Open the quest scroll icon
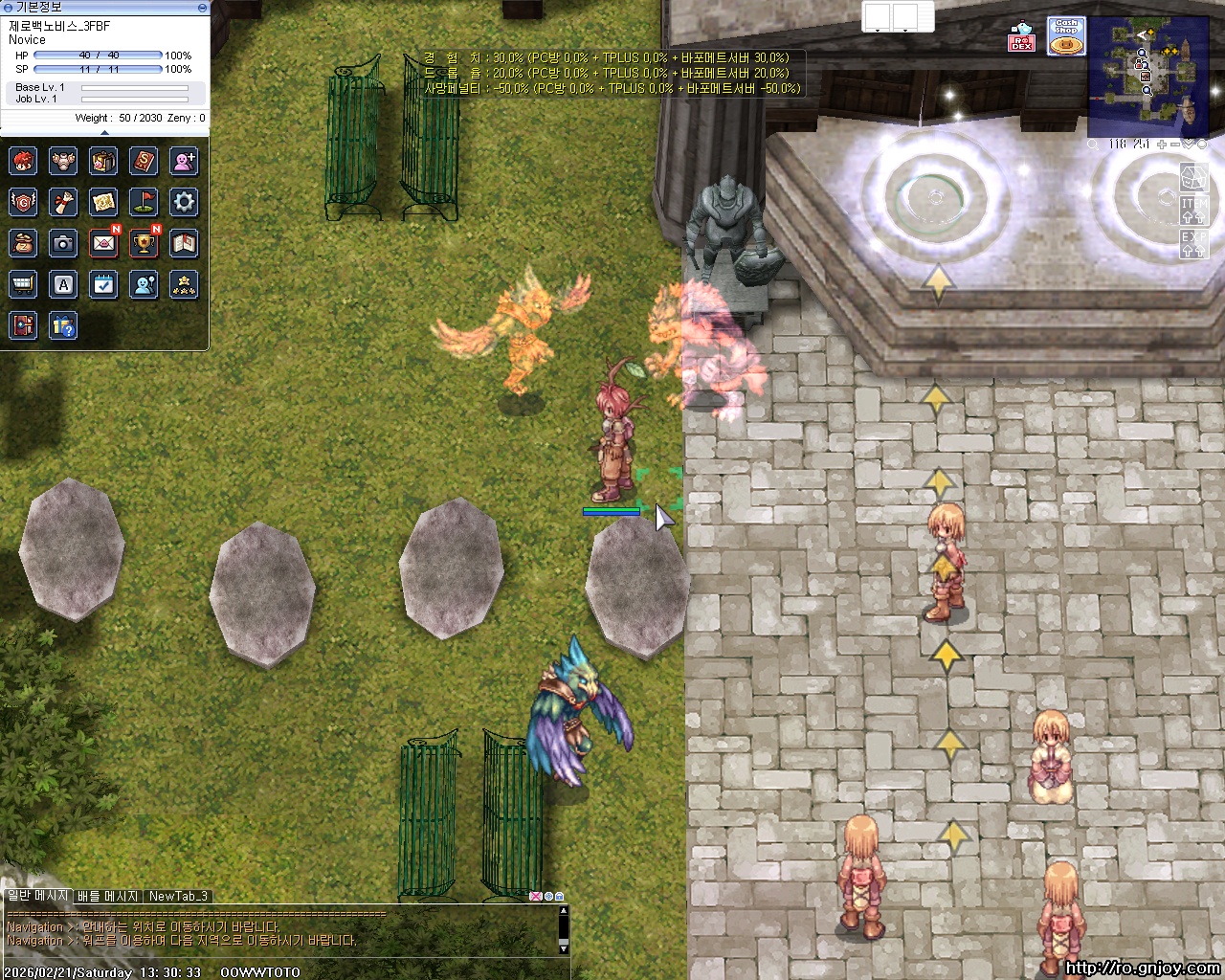Image resolution: width=1225 pixels, height=980 pixels. 63,202
